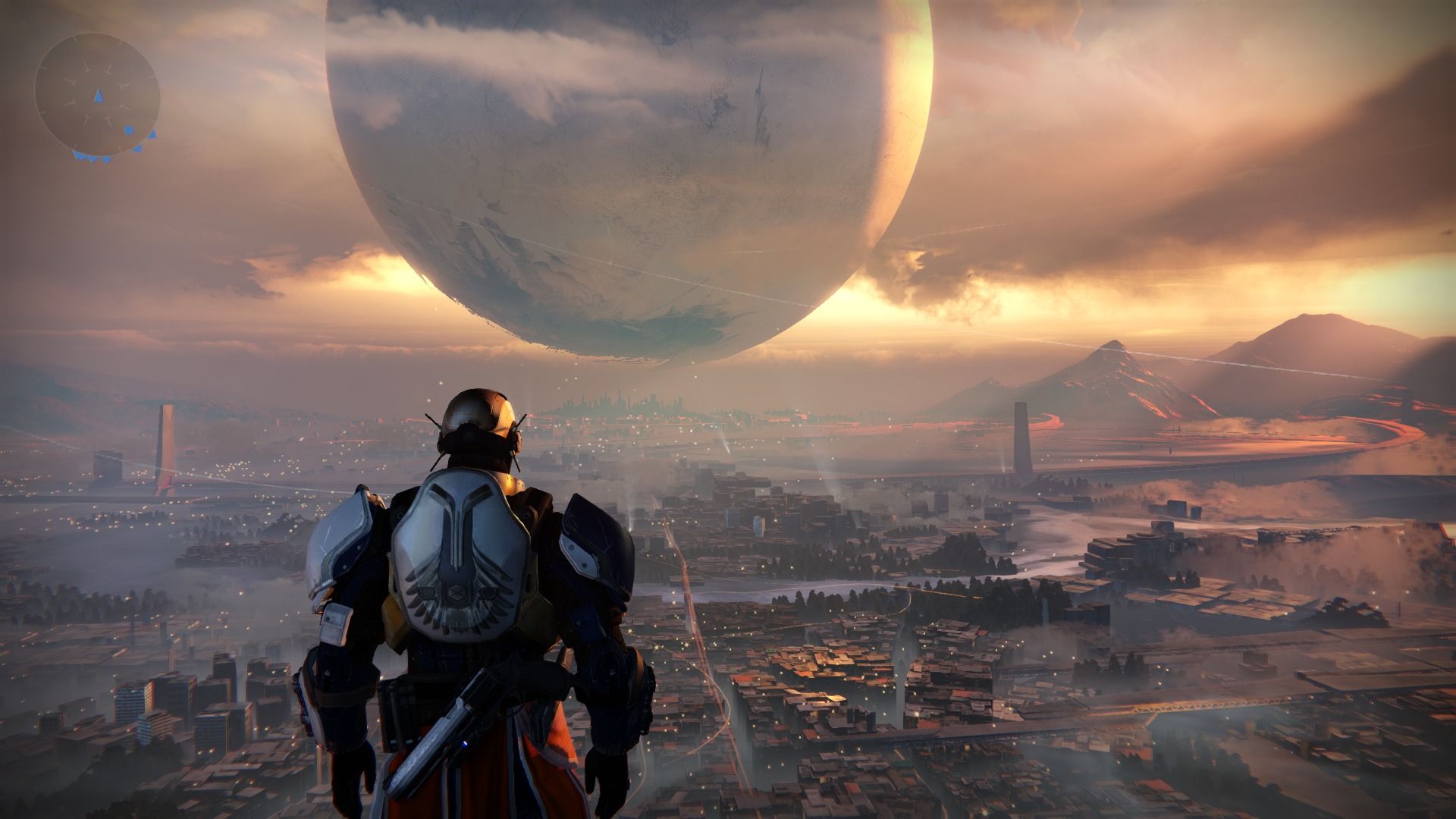Click the Traveler sphere in the sky

[629, 174]
